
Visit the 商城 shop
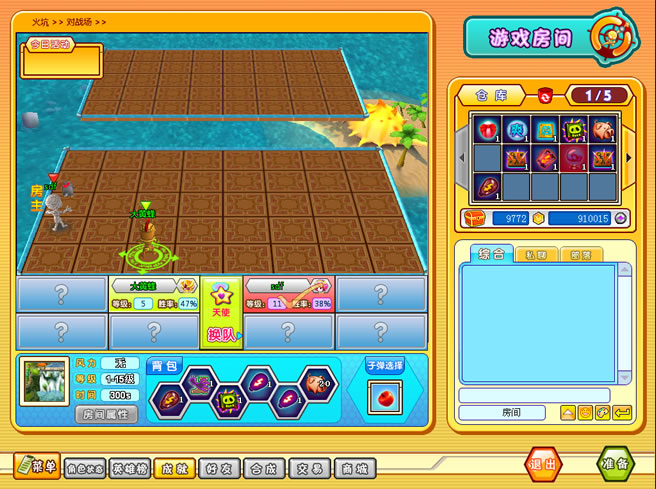pyautogui.click(x=354, y=467)
